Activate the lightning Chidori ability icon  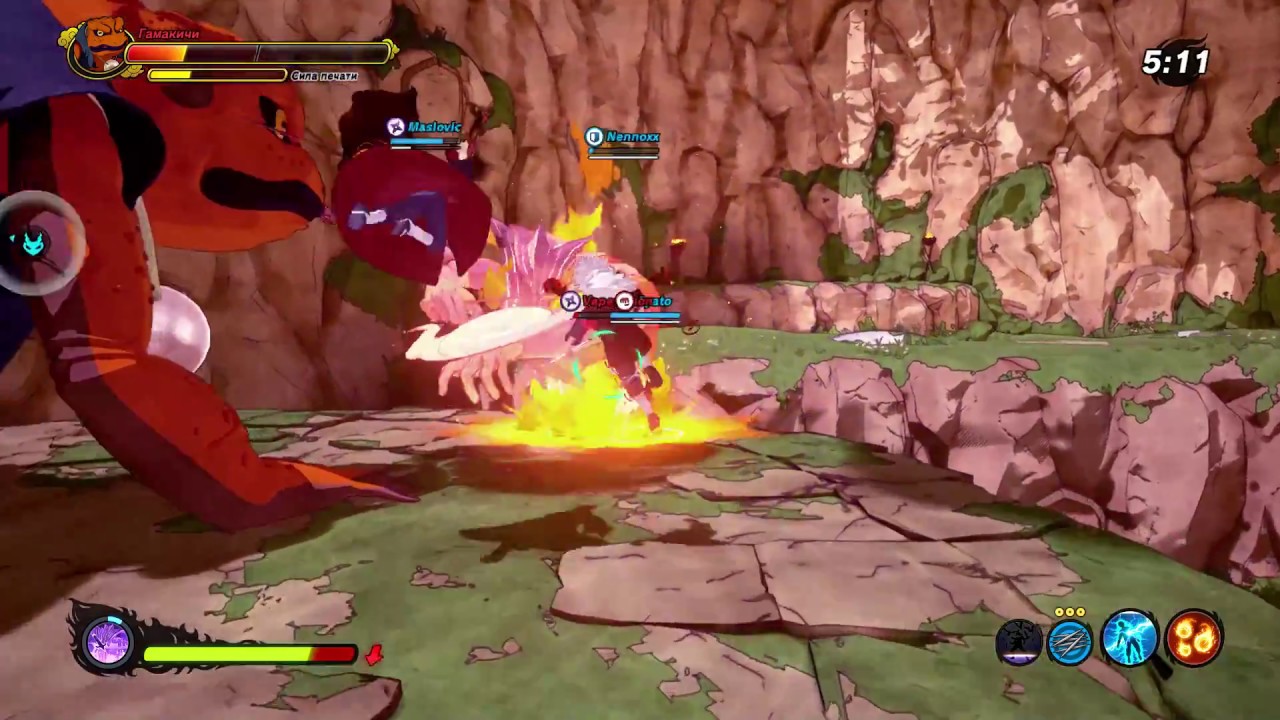click(1130, 640)
